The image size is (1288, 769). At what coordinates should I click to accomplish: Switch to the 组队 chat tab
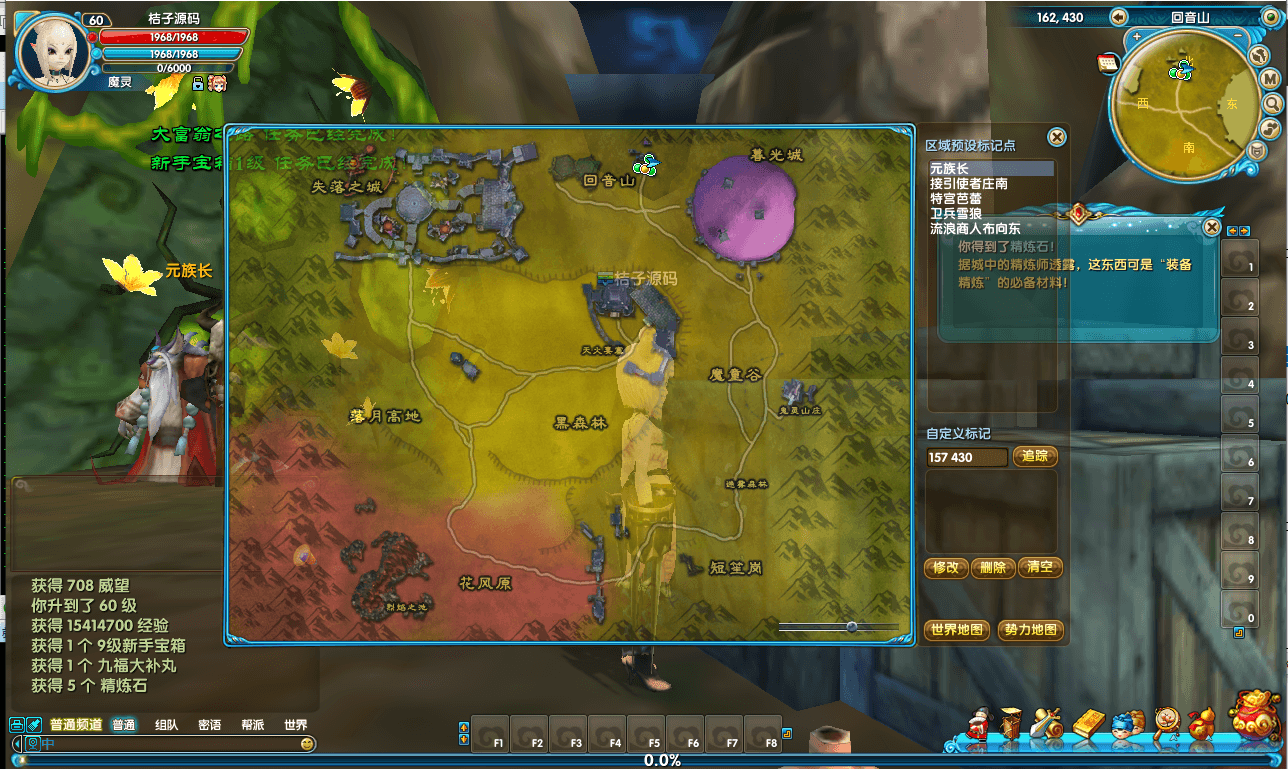click(167, 725)
